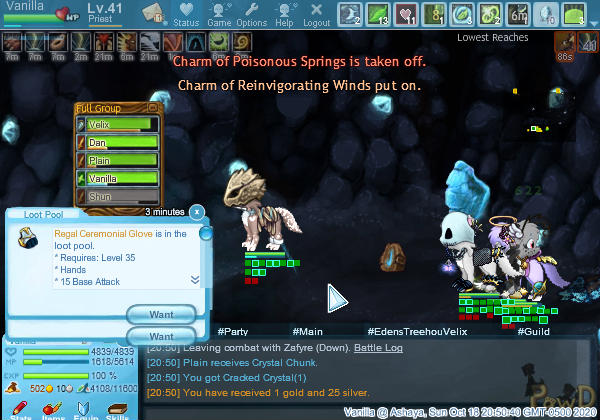
Task: Open the Options menu
Action: 251,14
